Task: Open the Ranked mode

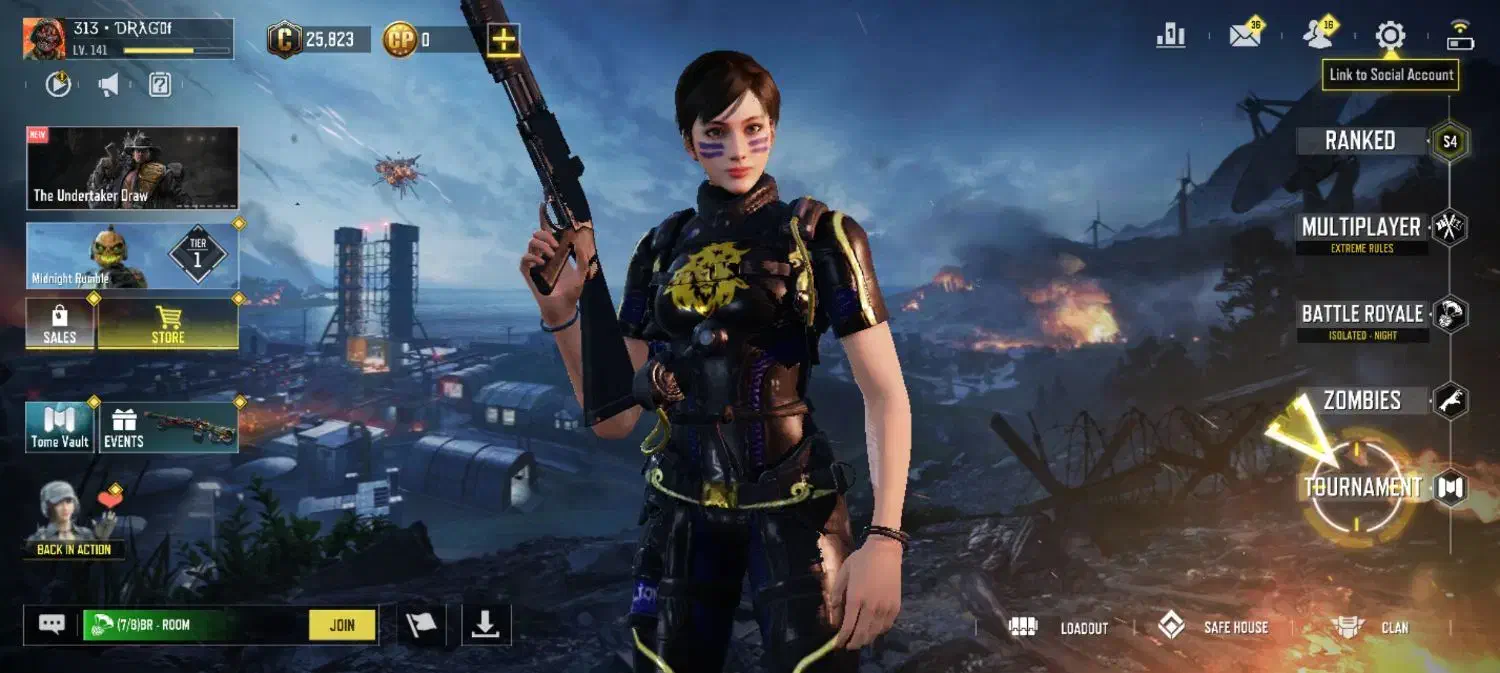Action: pos(1360,141)
